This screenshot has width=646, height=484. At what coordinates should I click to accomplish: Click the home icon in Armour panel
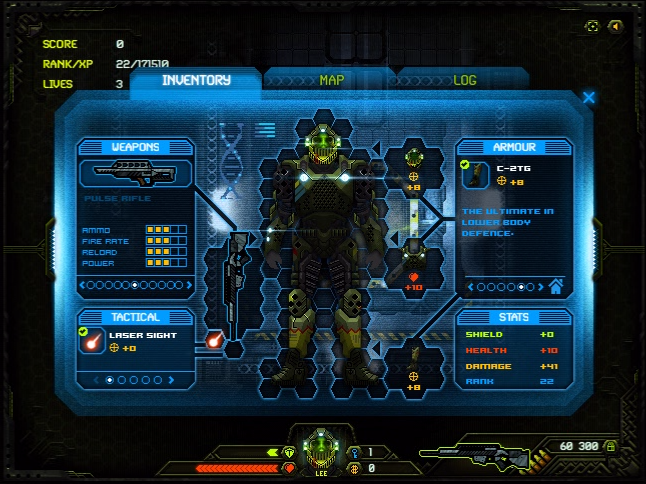point(556,287)
